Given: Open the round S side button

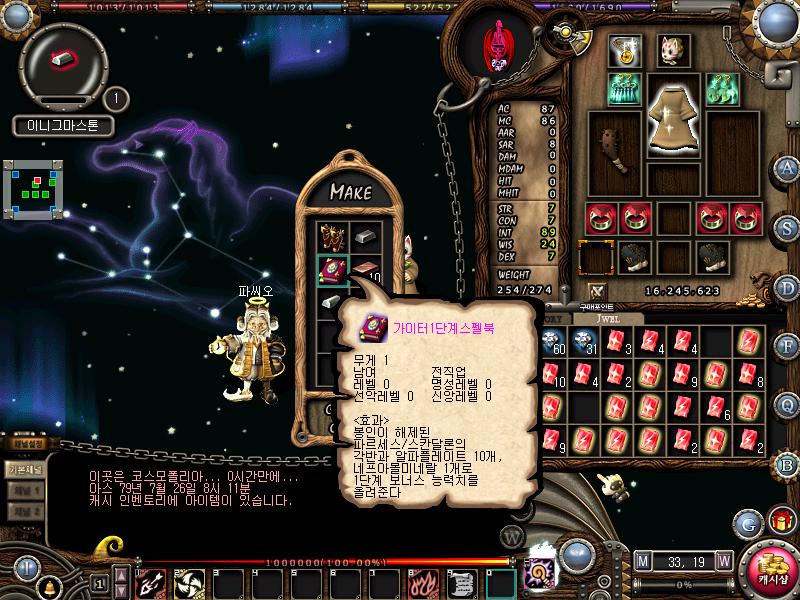Looking at the screenshot, I should (x=787, y=228).
